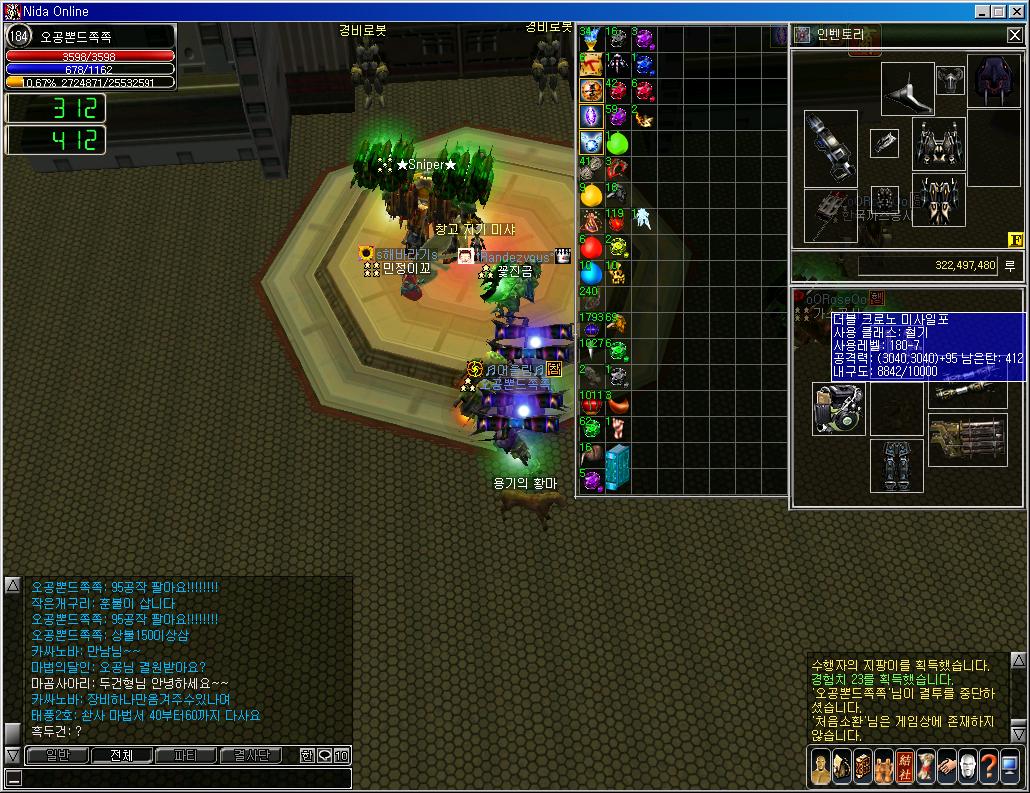Screen dimensions: 1030x793
Task: Switch chat to the 일반 tab
Action: [57, 755]
